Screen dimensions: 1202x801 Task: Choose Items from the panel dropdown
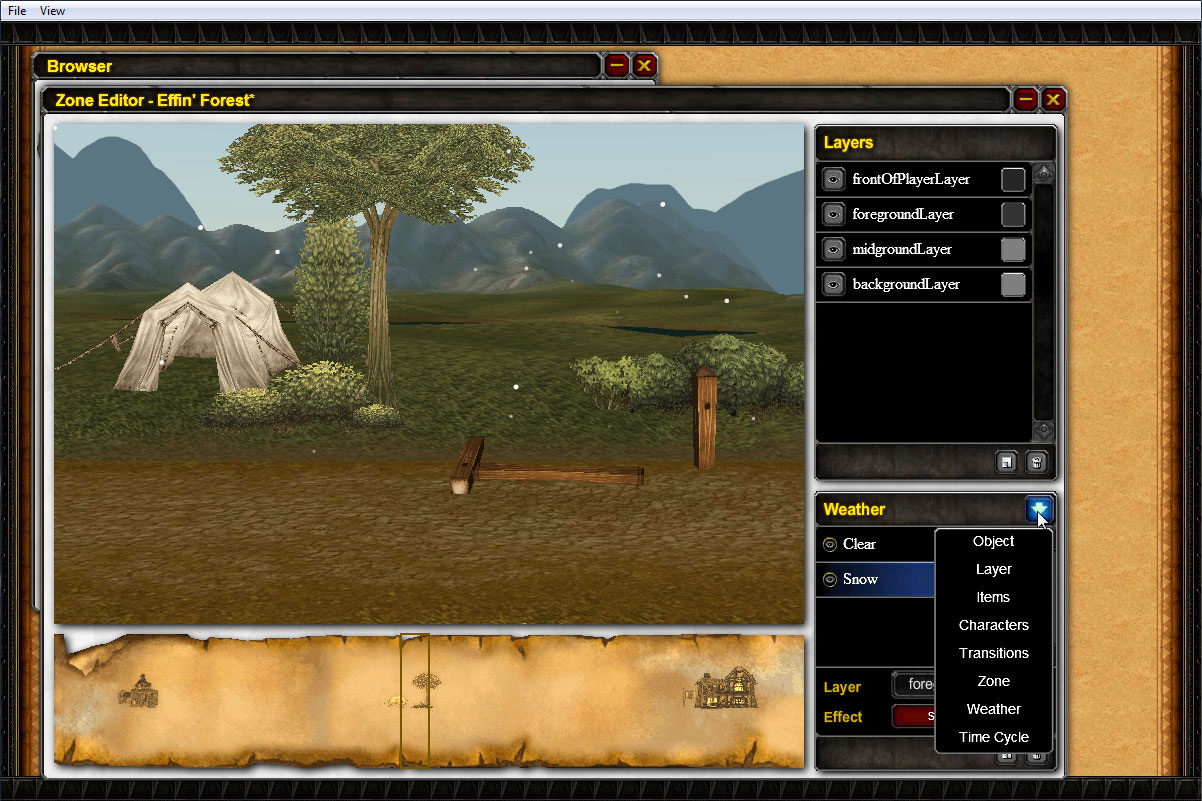[993, 598]
